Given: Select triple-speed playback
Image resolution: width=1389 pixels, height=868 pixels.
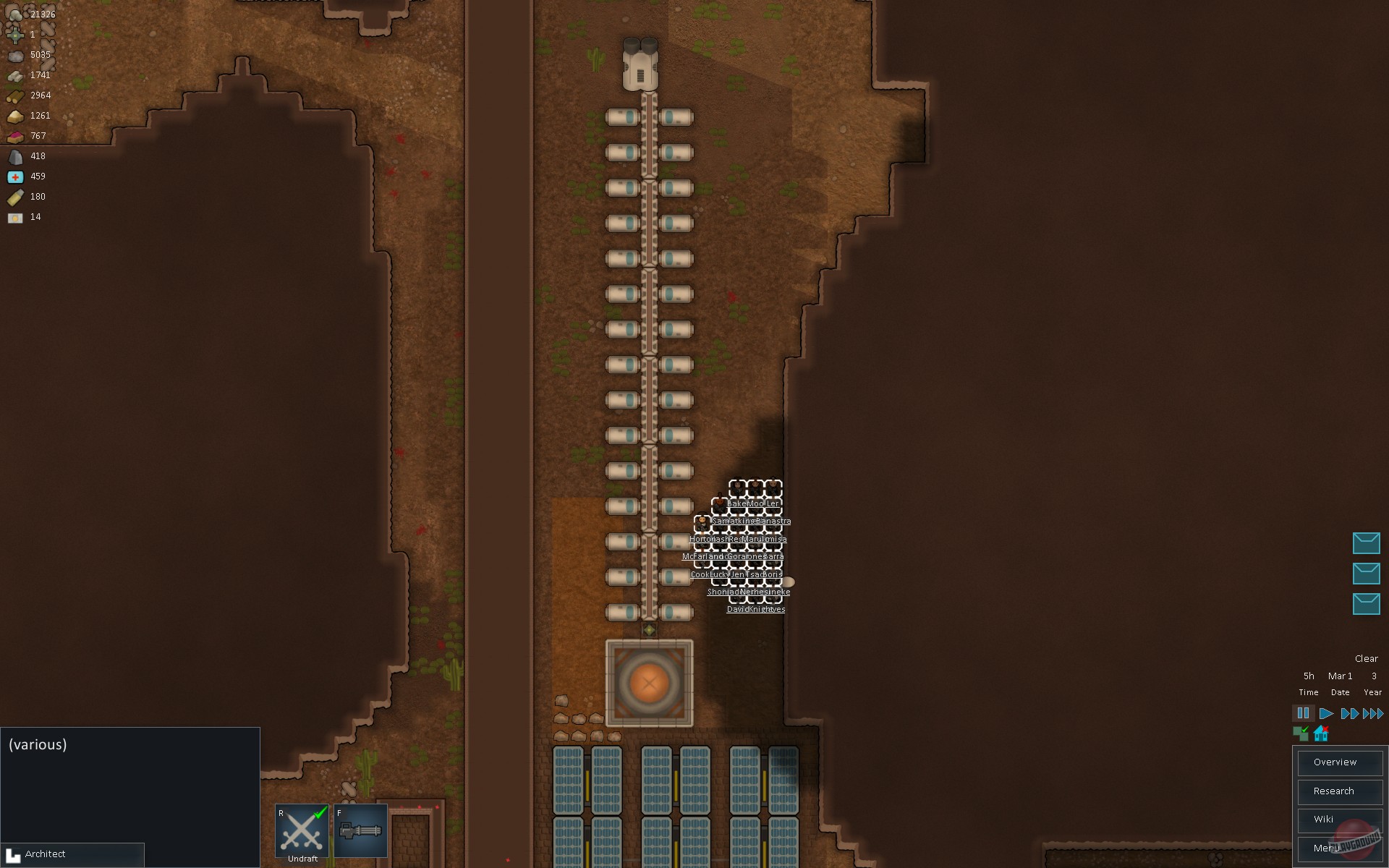Looking at the screenshot, I should coord(1372,713).
